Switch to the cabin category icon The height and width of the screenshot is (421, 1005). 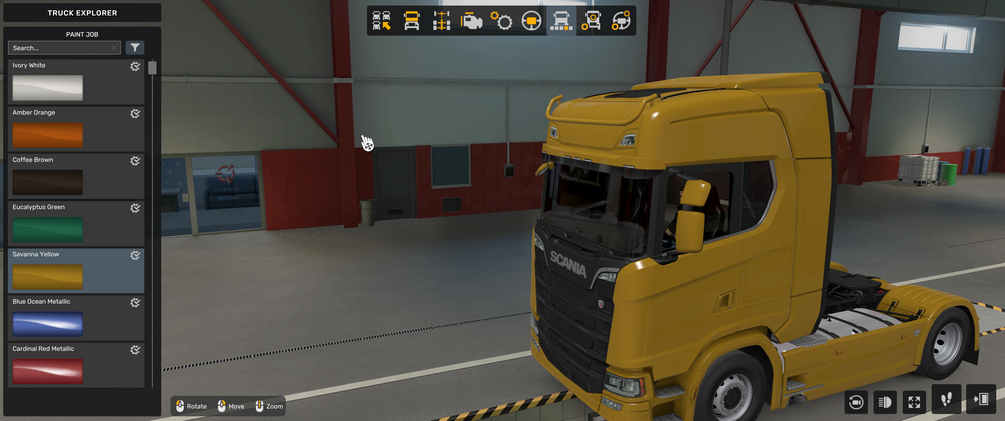click(411, 21)
